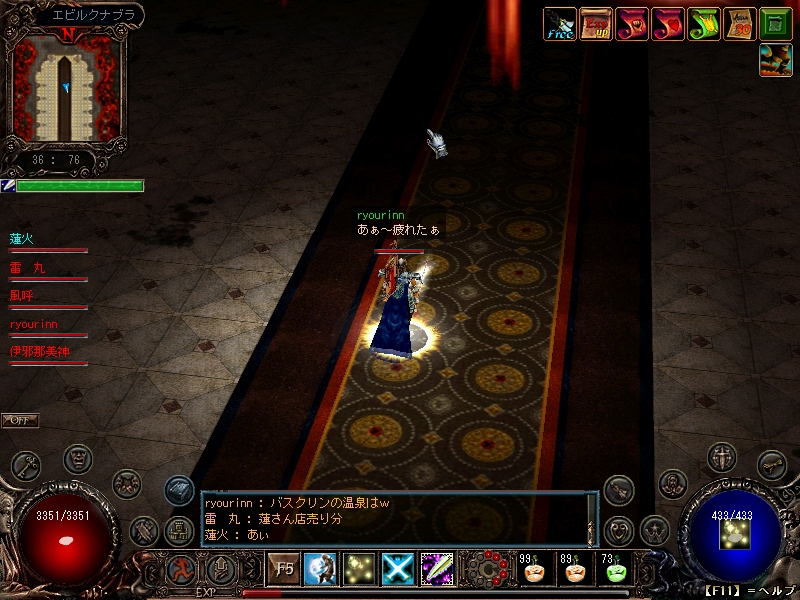Viewport: 800px width, 600px height.
Task: Click the green square gem icon
Action: click(x=776, y=24)
